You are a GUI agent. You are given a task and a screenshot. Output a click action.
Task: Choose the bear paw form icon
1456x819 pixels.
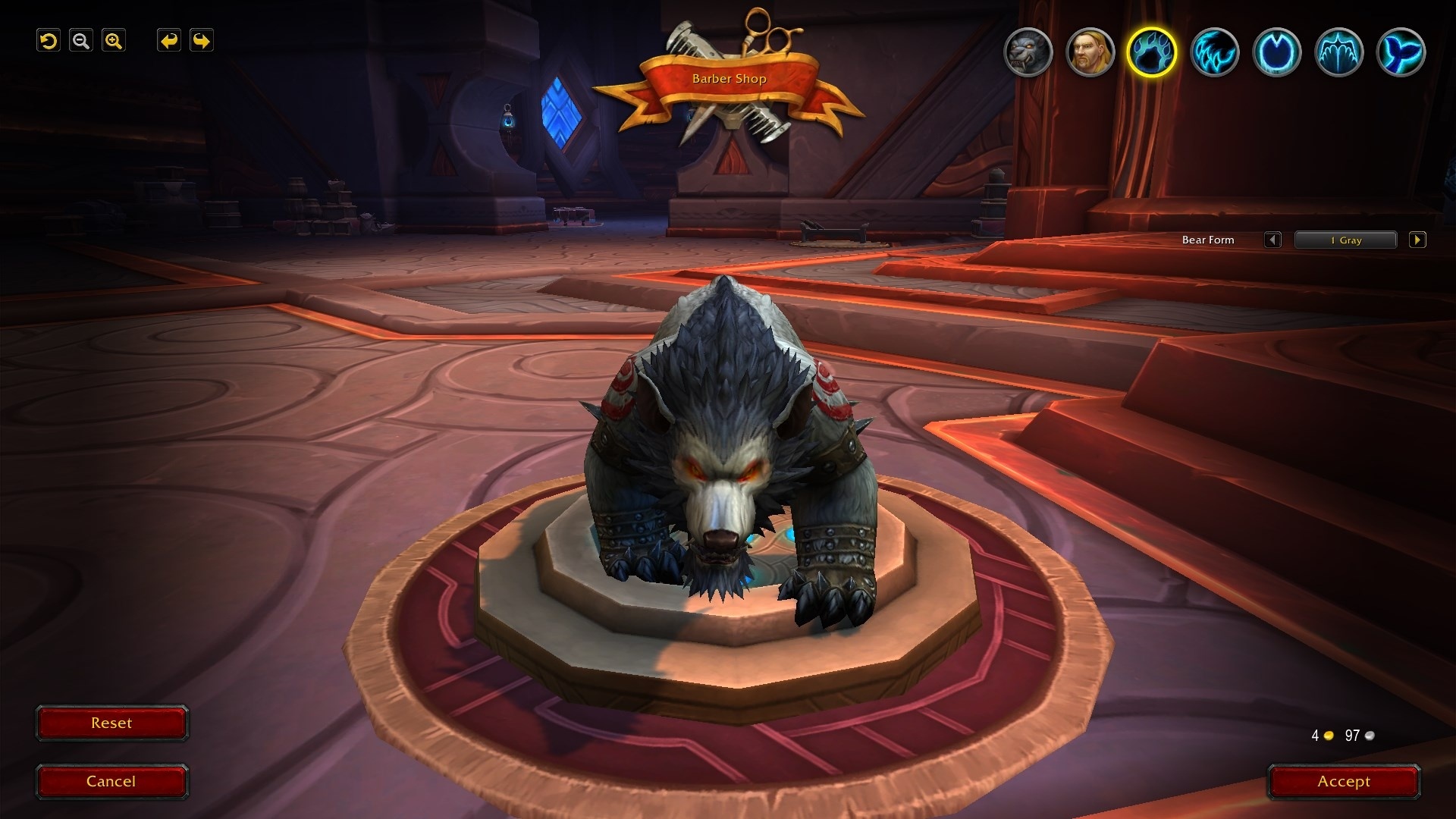[1152, 52]
